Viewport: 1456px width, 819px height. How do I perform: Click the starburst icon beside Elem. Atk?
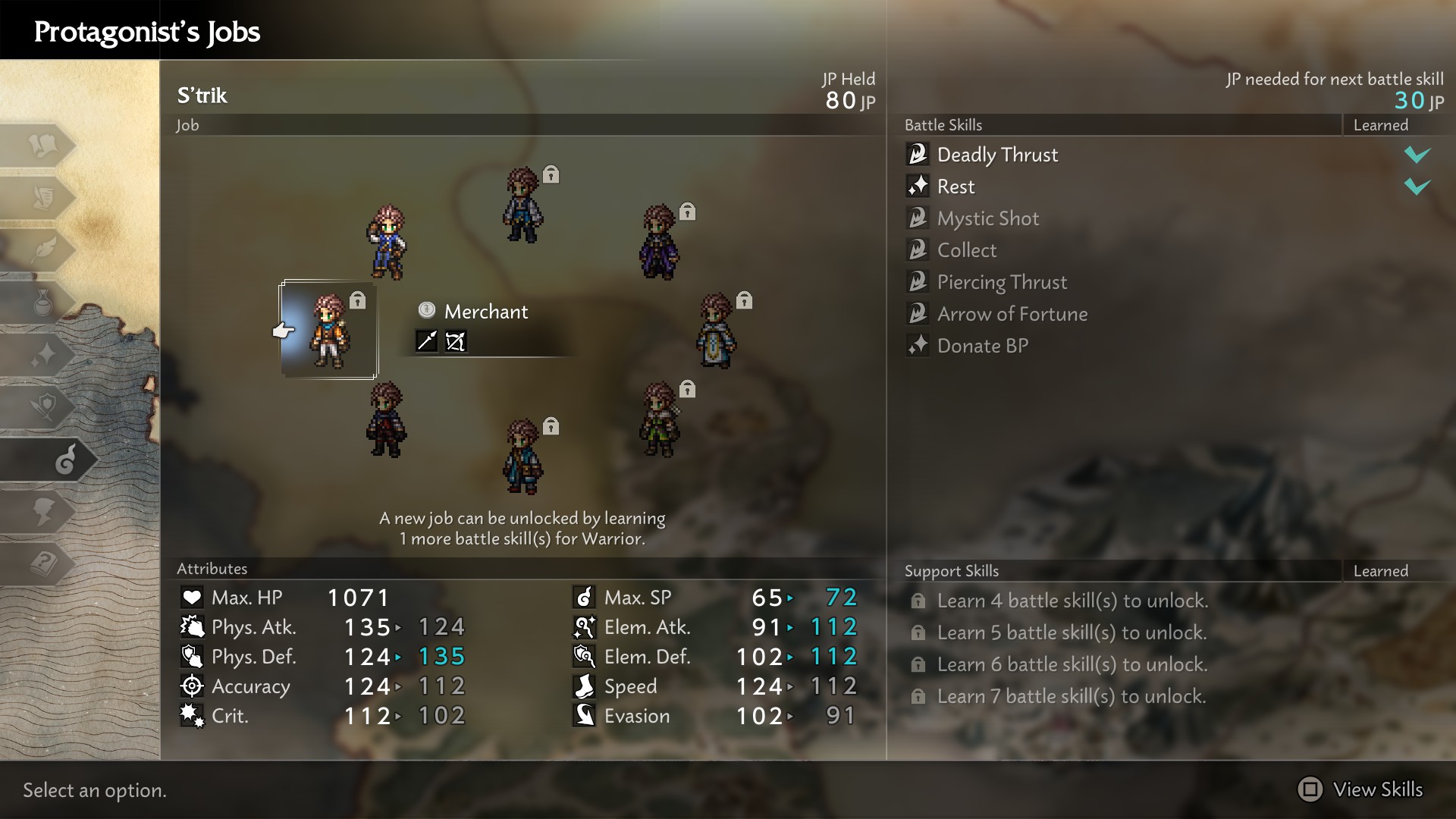click(583, 626)
